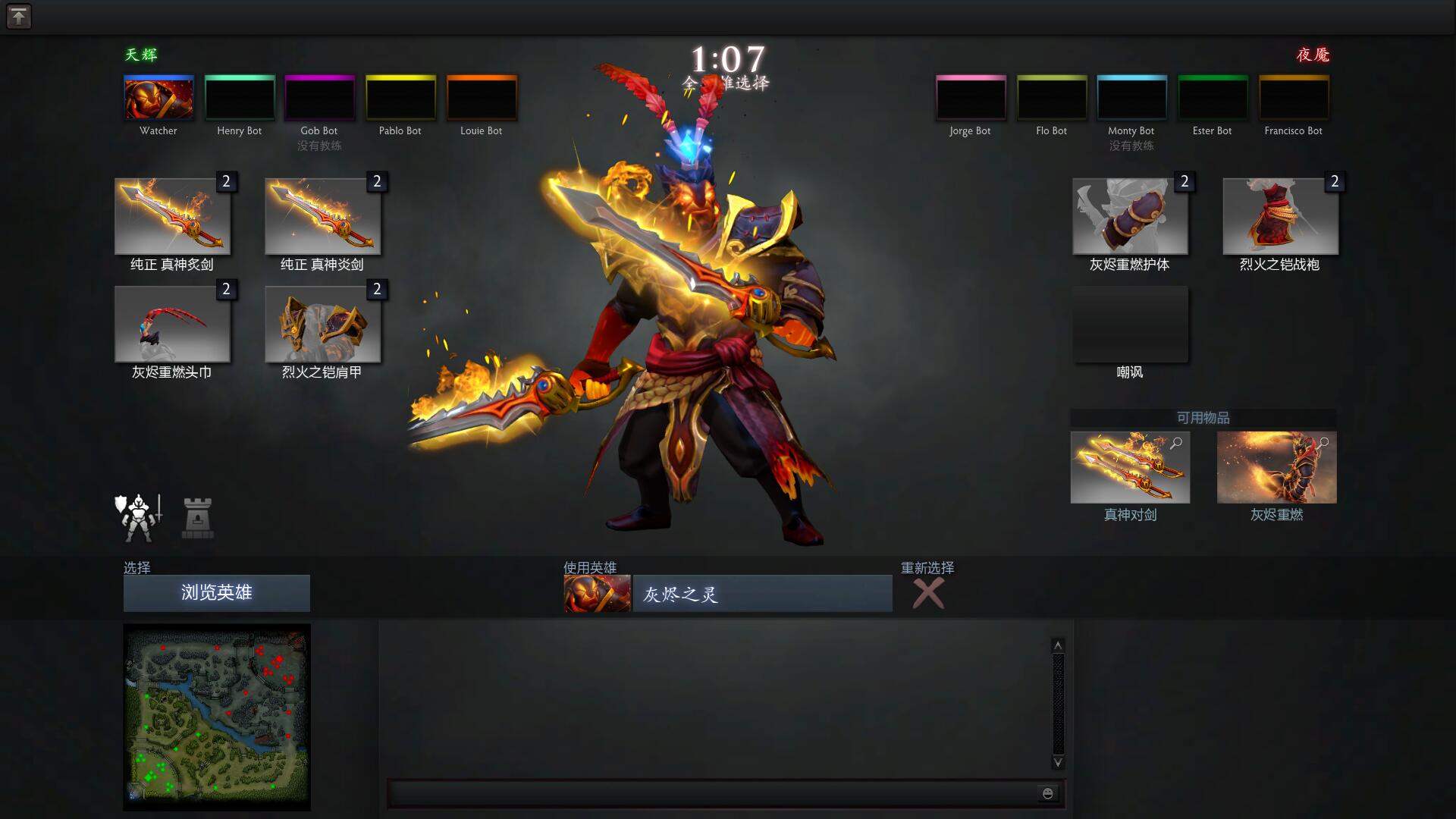Select the Watcher player portrait
This screenshot has height=819, width=1456.
click(x=158, y=98)
